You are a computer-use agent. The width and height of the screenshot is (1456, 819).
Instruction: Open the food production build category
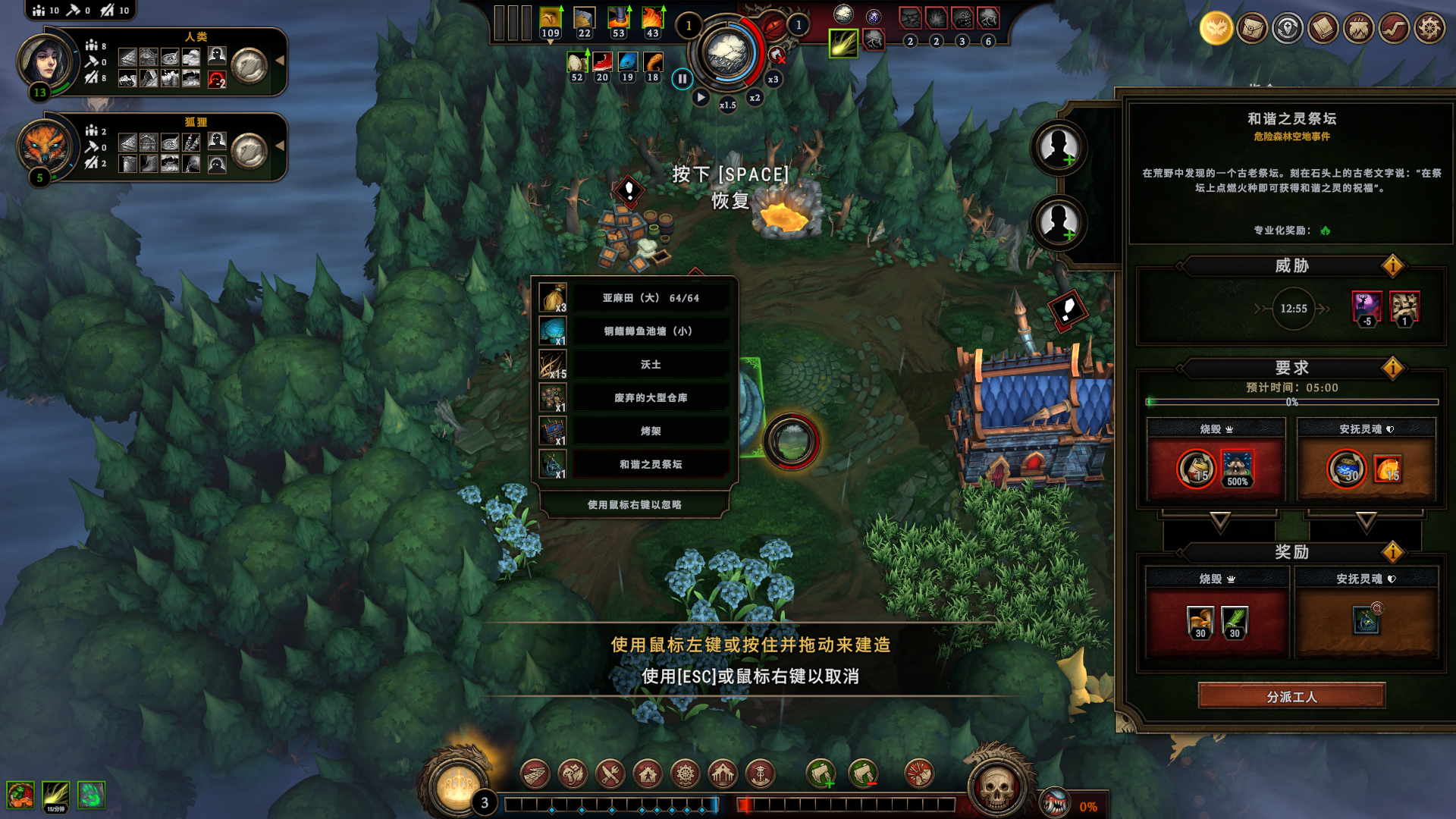pyautogui.click(x=610, y=774)
